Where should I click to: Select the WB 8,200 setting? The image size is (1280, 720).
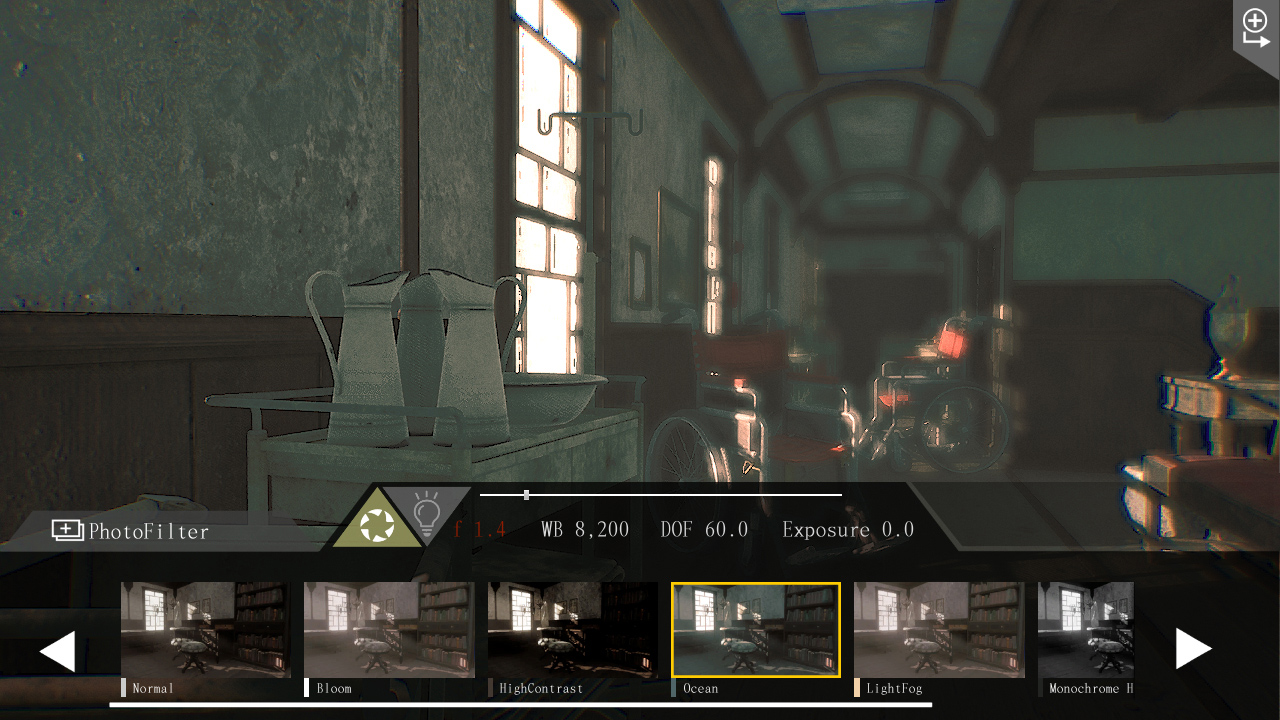point(586,529)
